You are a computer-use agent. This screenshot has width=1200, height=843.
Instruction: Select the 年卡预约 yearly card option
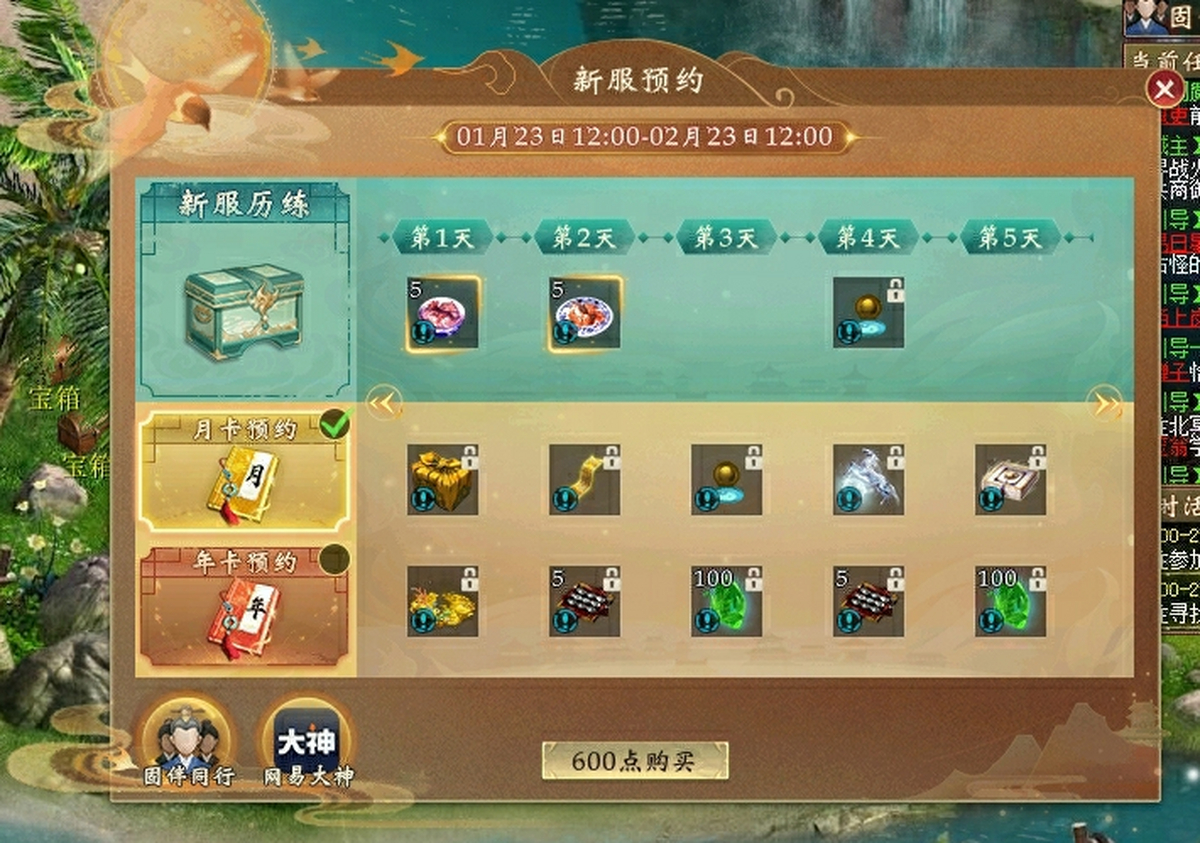tap(245, 605)
